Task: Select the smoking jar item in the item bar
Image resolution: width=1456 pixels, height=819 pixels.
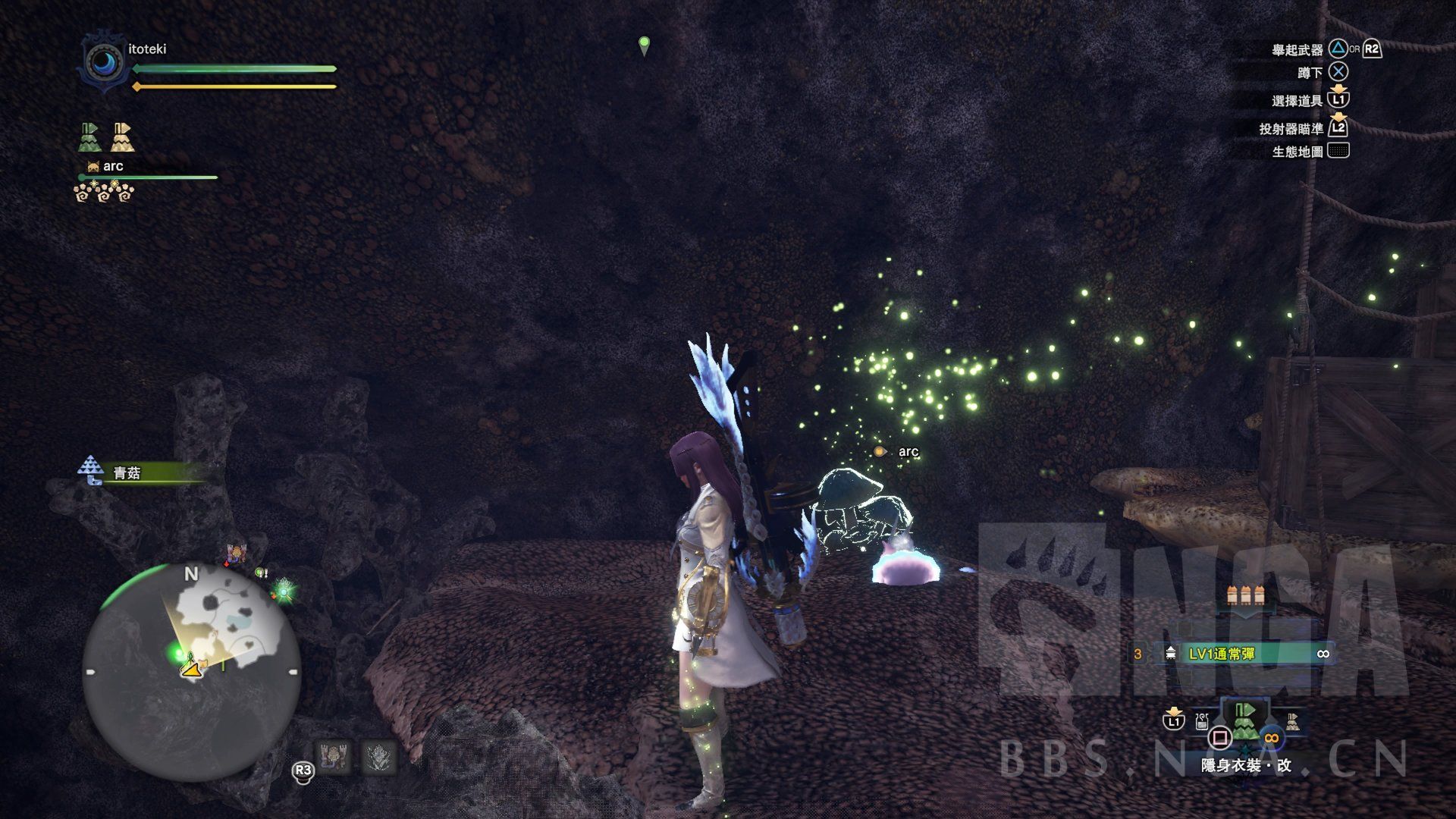Action: [1202, 720]
